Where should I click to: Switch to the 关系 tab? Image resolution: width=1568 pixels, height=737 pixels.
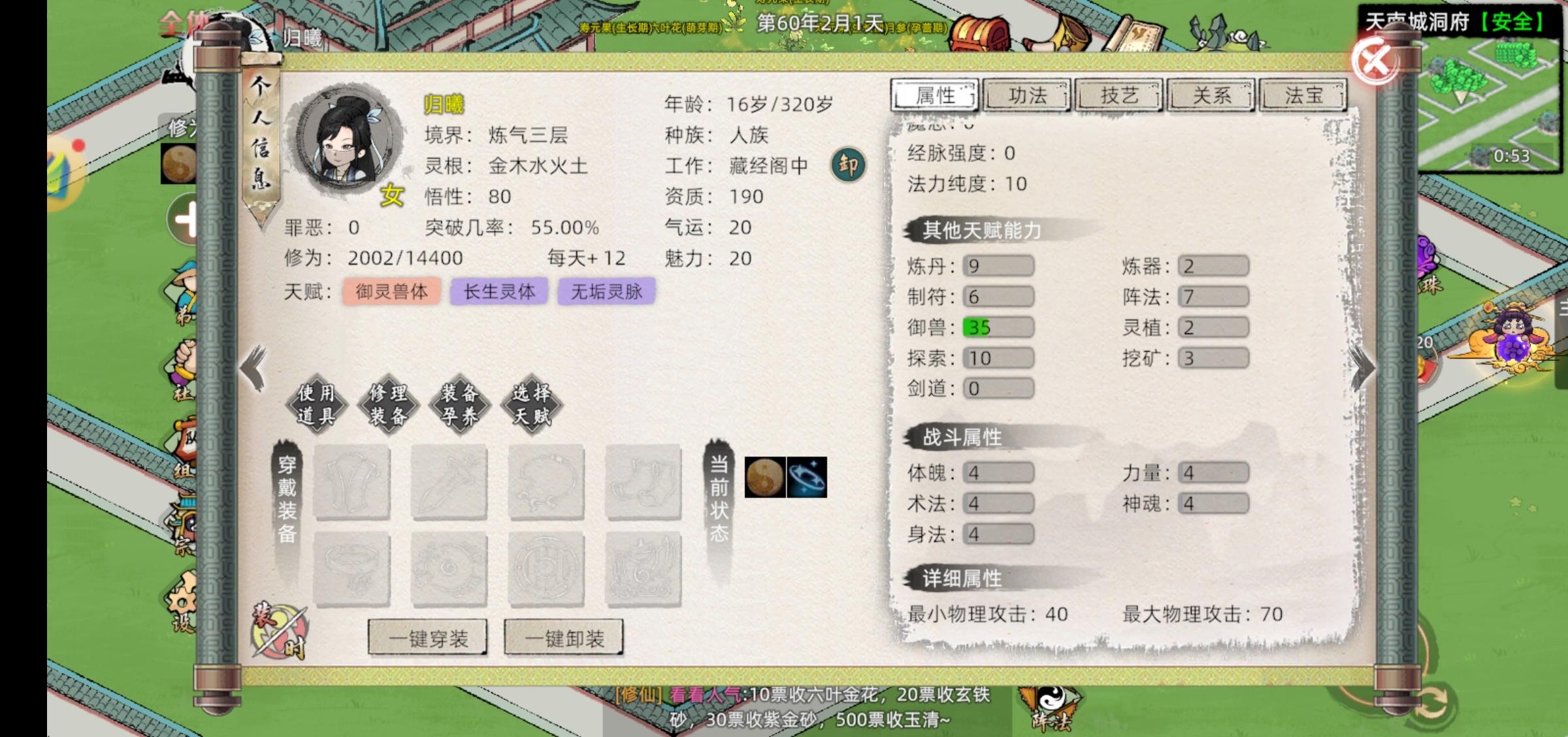click(x=1211, y=95)
